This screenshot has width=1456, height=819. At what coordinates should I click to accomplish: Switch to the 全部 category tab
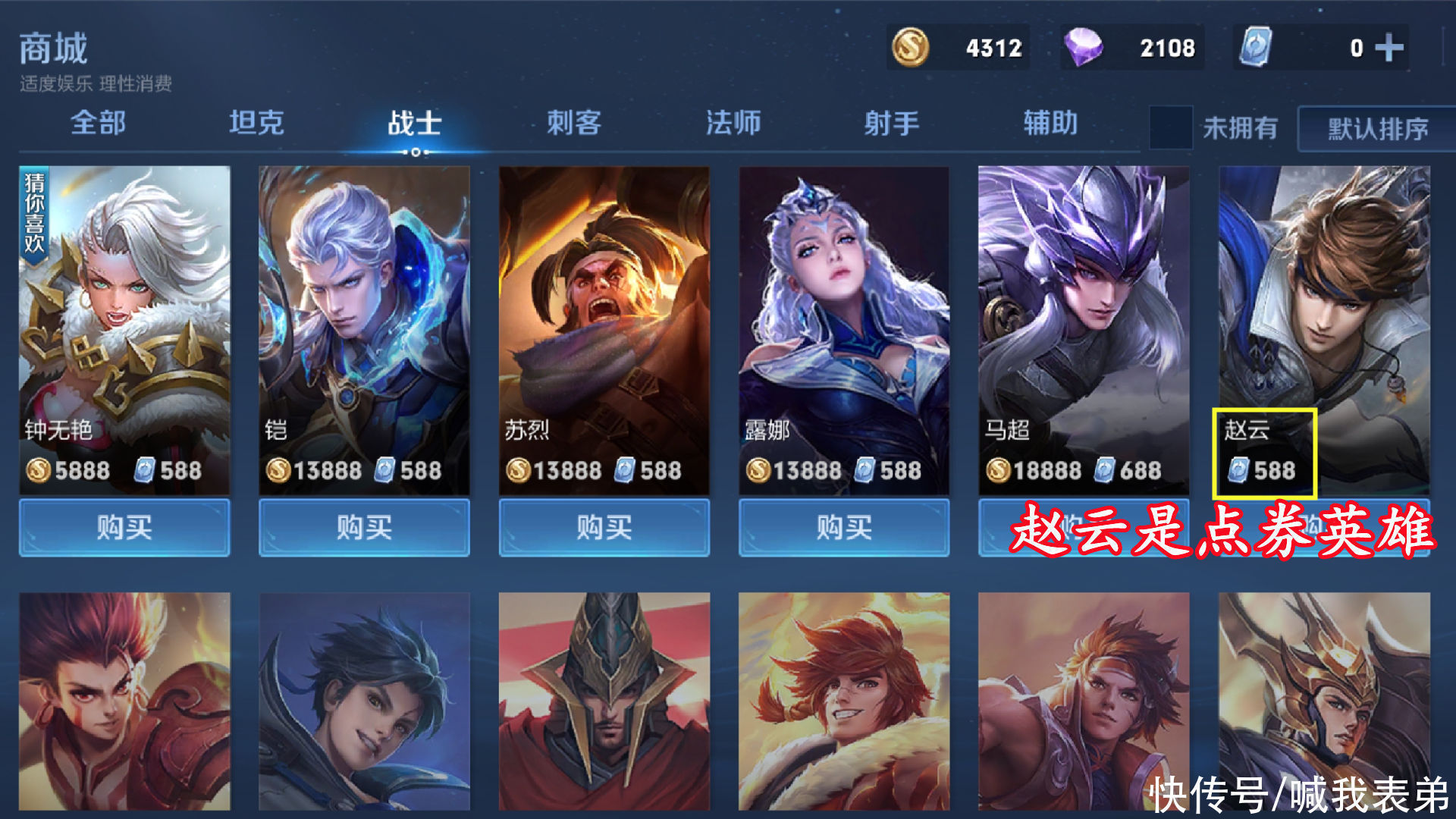[98, 123]
